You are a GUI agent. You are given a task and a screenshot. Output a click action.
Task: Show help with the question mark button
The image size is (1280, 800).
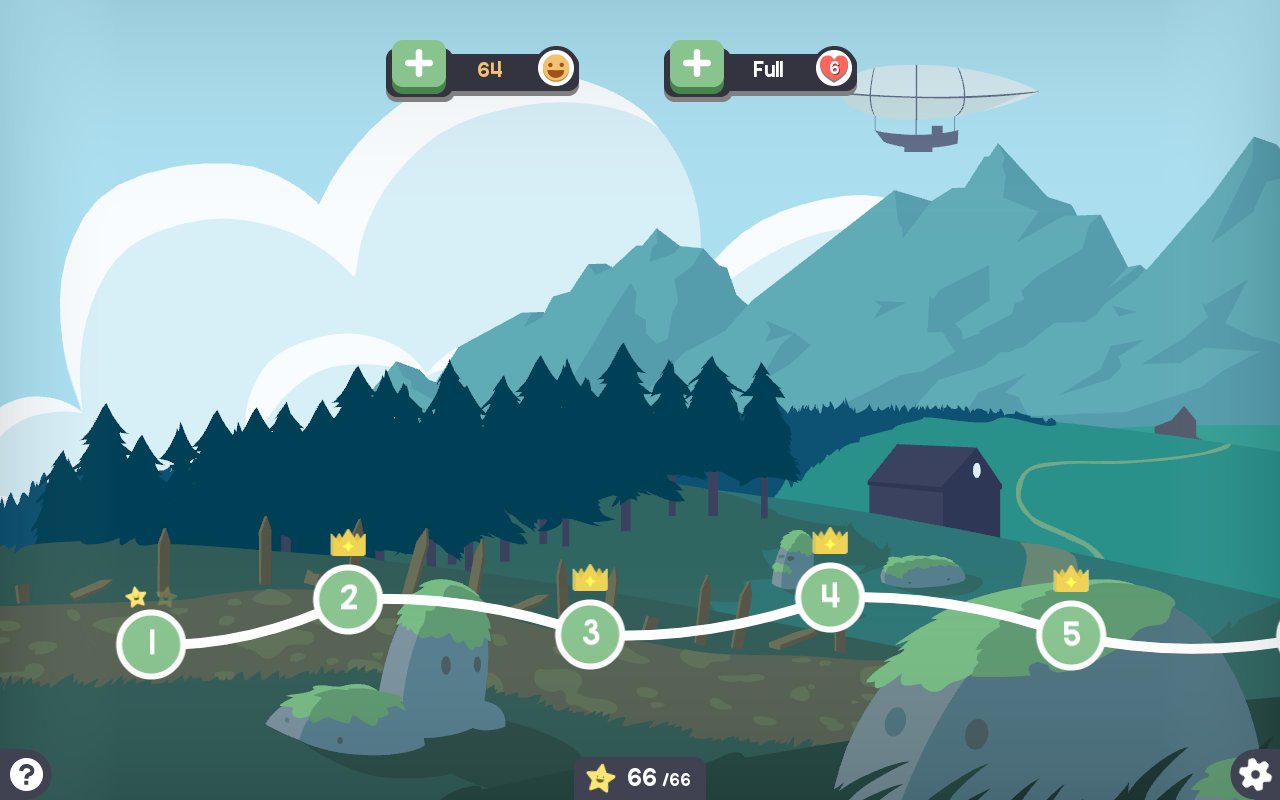pos(26,774)
